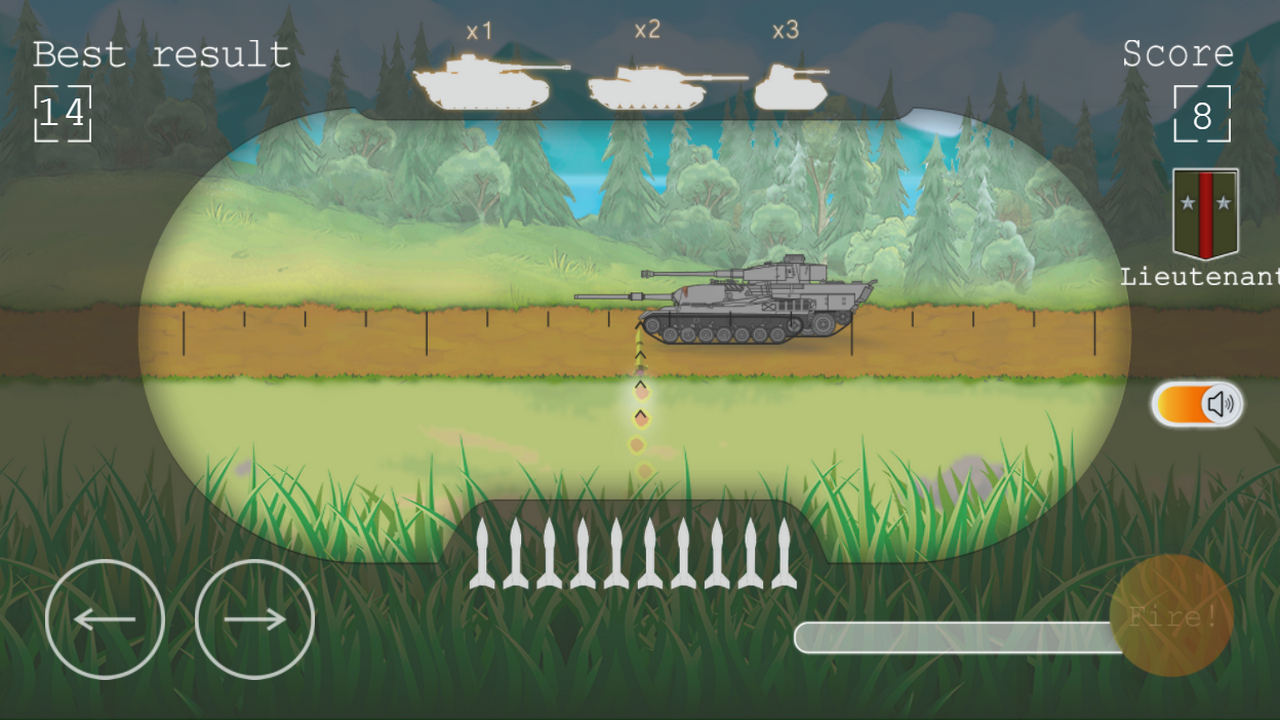The image size is (1280, 720).
Task: Click the right arrow movement control
Action: [x=252, y=618]
